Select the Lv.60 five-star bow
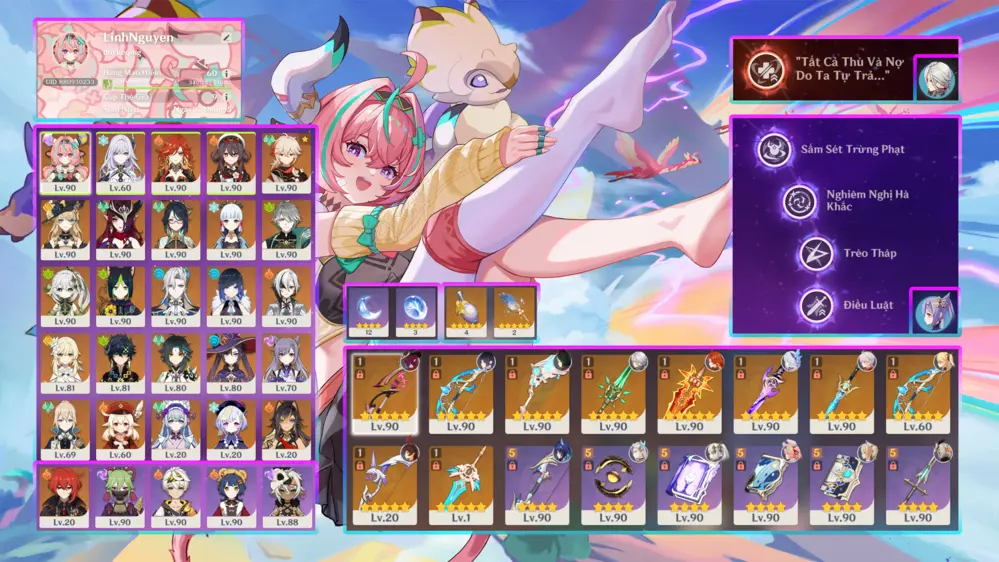 [x=921, y=392]
